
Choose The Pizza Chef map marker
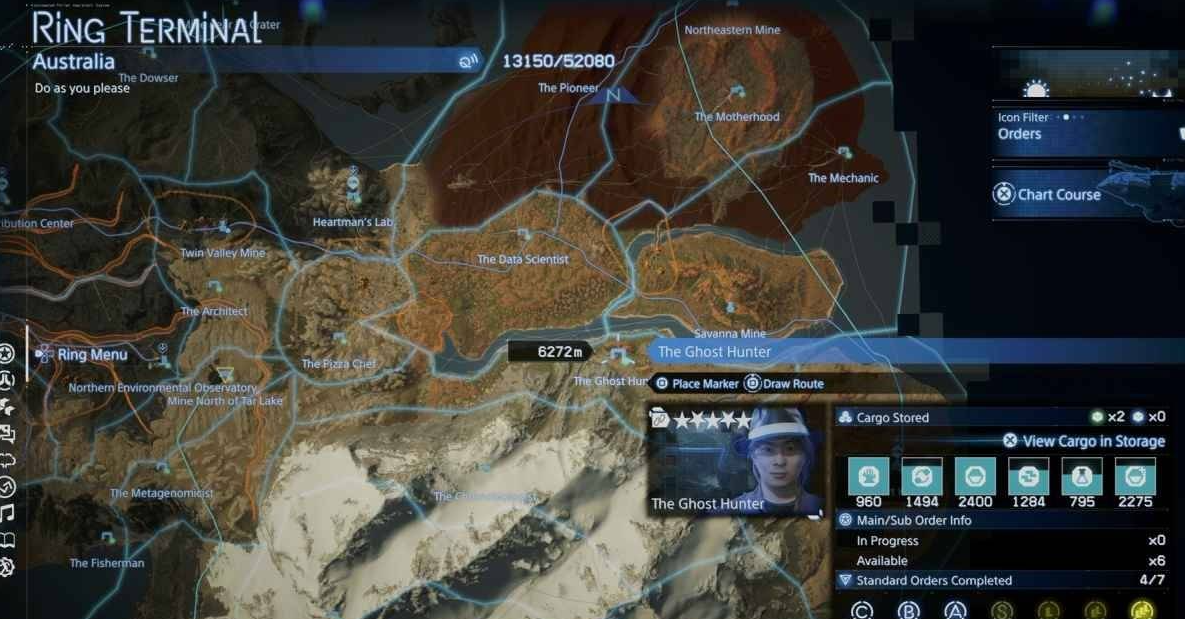[339, 342]
